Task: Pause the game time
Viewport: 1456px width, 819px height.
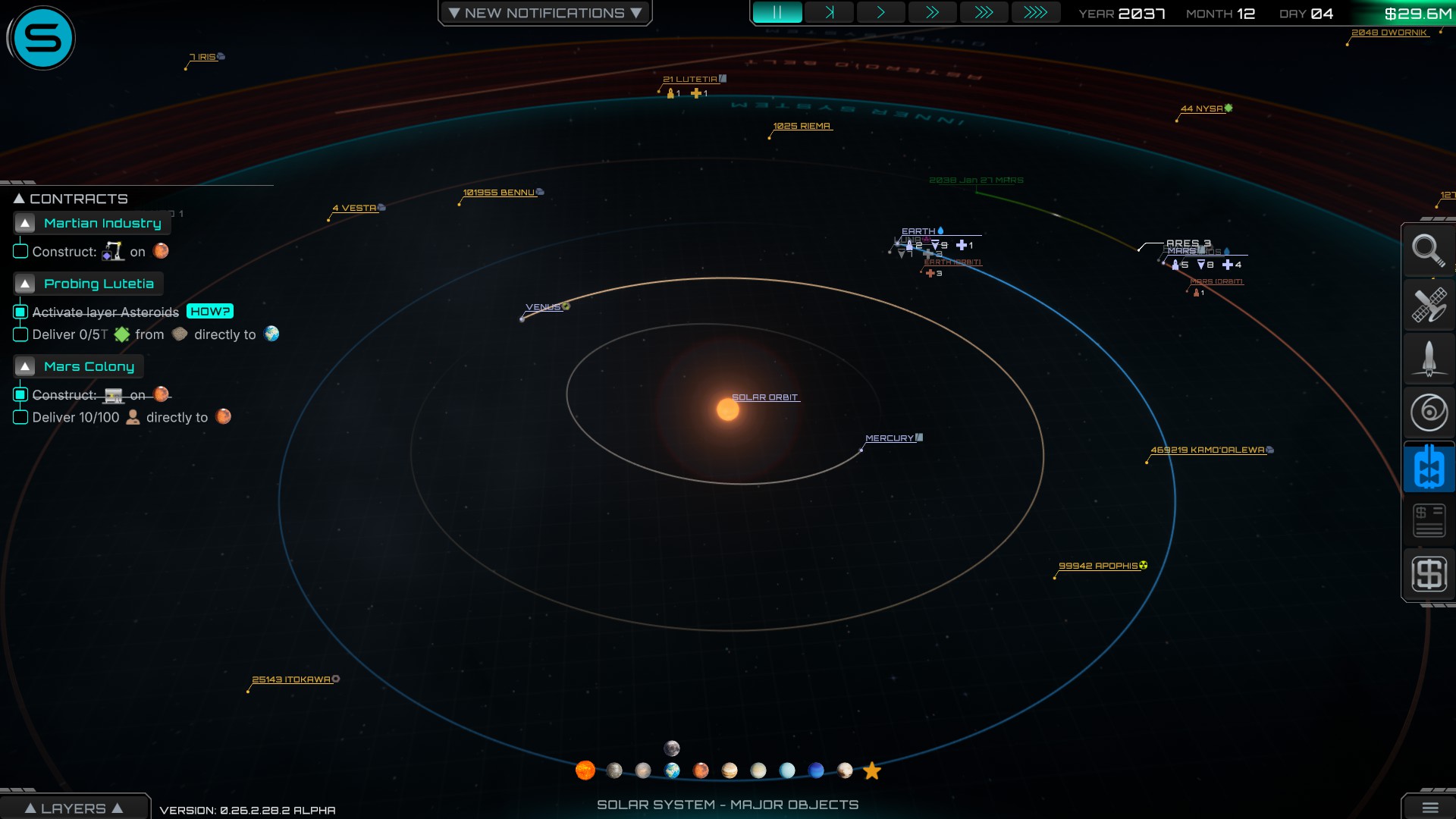Action: (x=777, y=13)
